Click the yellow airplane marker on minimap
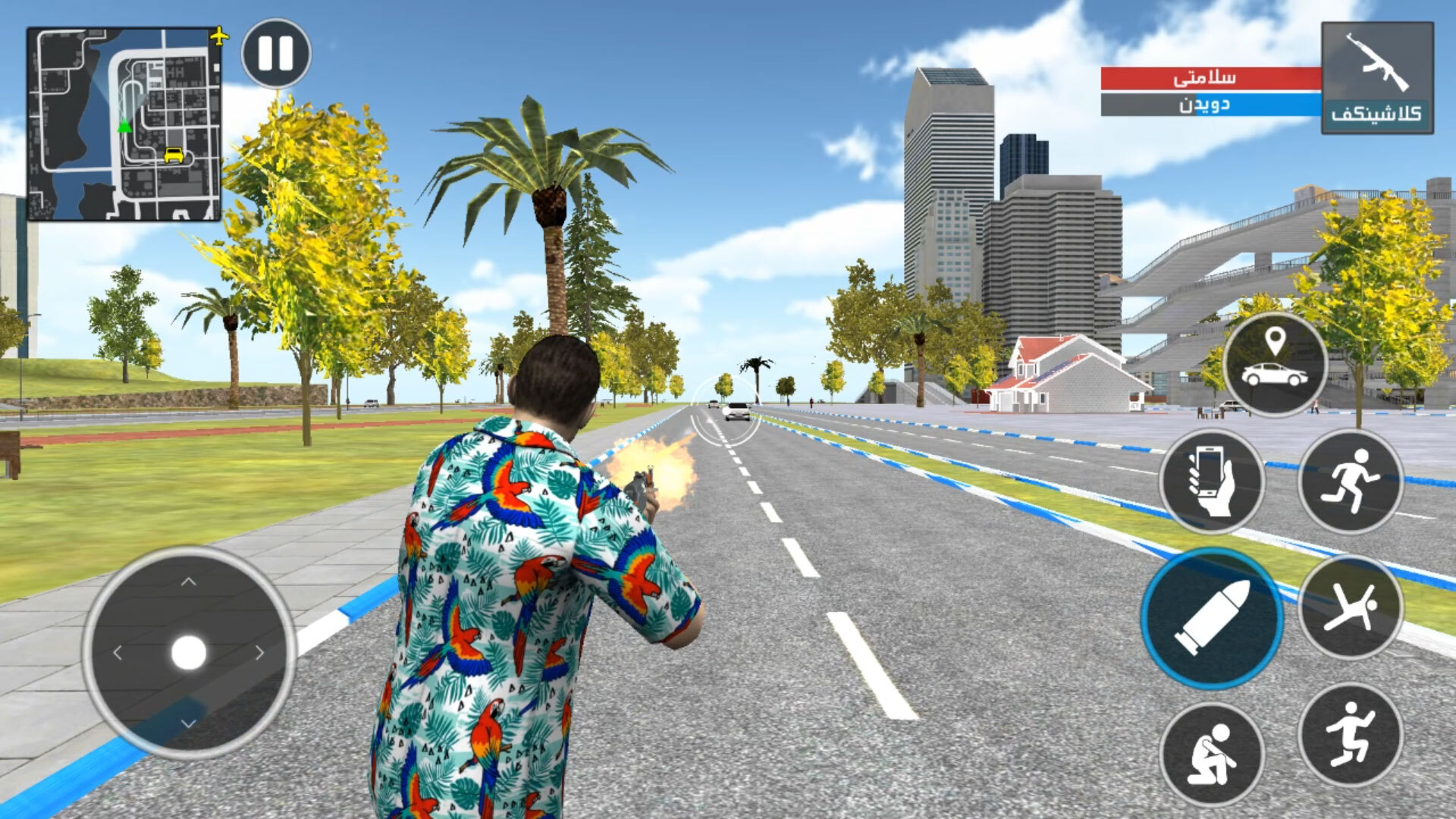This screenshot has height=819, width=1456. click(218, 36)
